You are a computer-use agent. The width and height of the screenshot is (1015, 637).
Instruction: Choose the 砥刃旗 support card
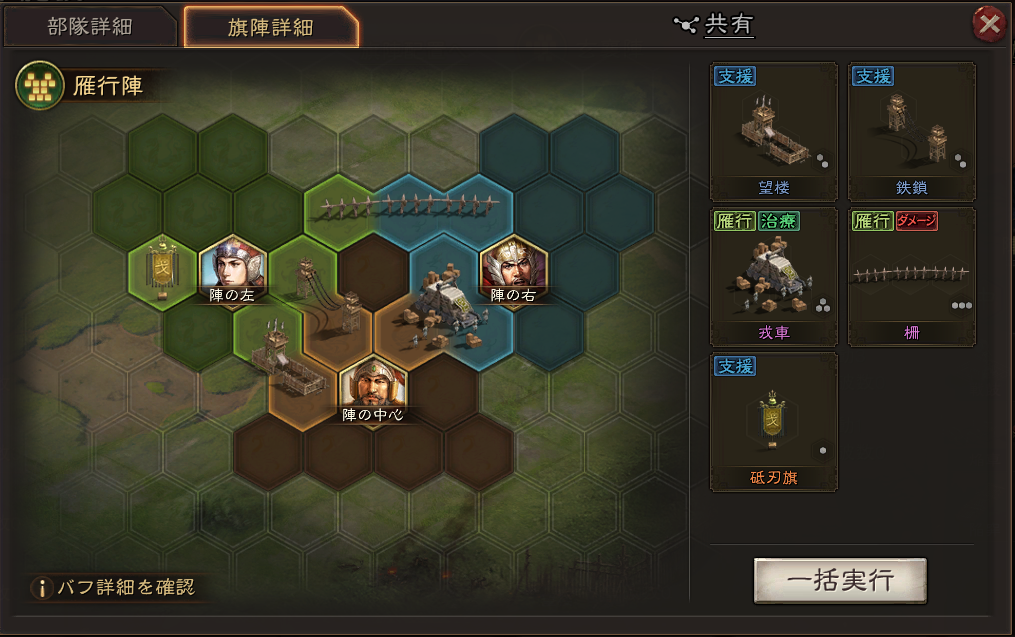(773, 421)
